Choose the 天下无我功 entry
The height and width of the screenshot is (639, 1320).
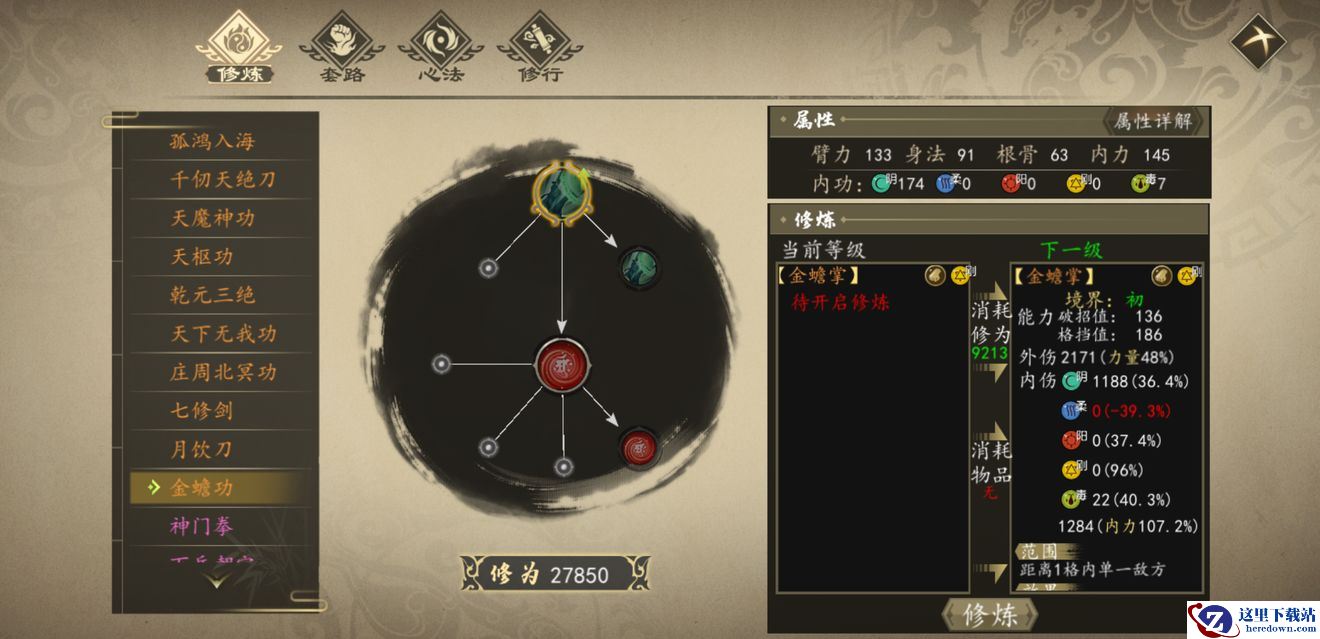tap(222, 333)
